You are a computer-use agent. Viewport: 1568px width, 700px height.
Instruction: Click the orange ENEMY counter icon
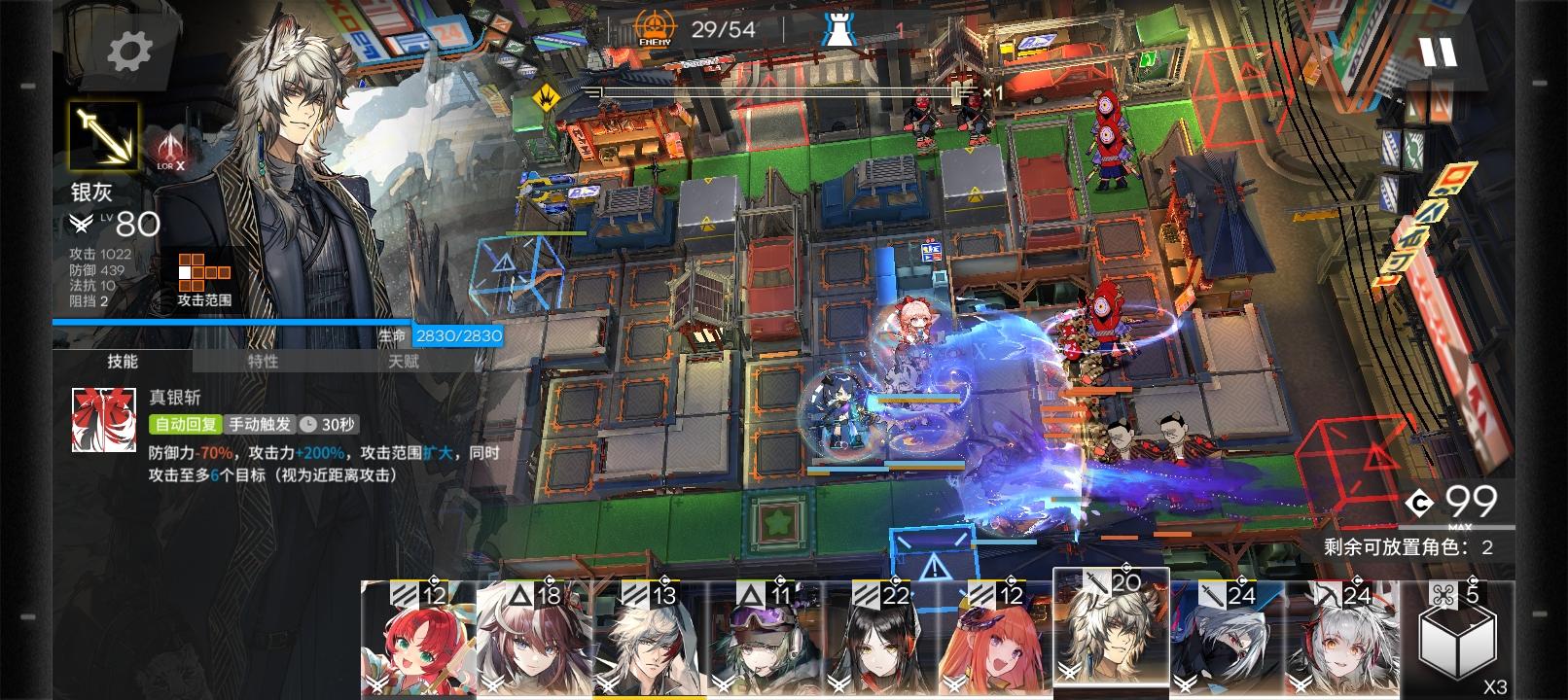(x=655, y=24)
